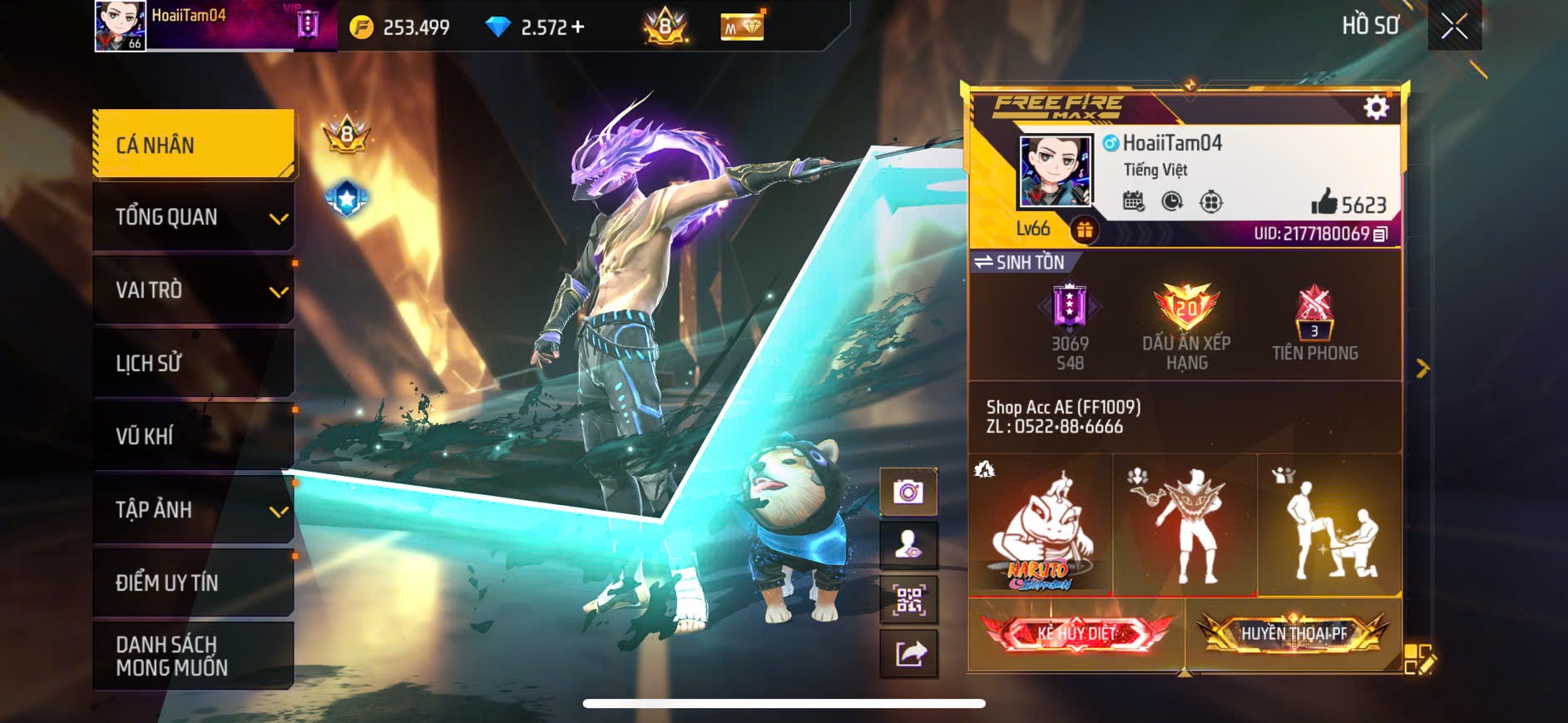Open the LỊCH SỬ menu item
Viewport: 1568px width, 723px height.
tap(193, 363)
